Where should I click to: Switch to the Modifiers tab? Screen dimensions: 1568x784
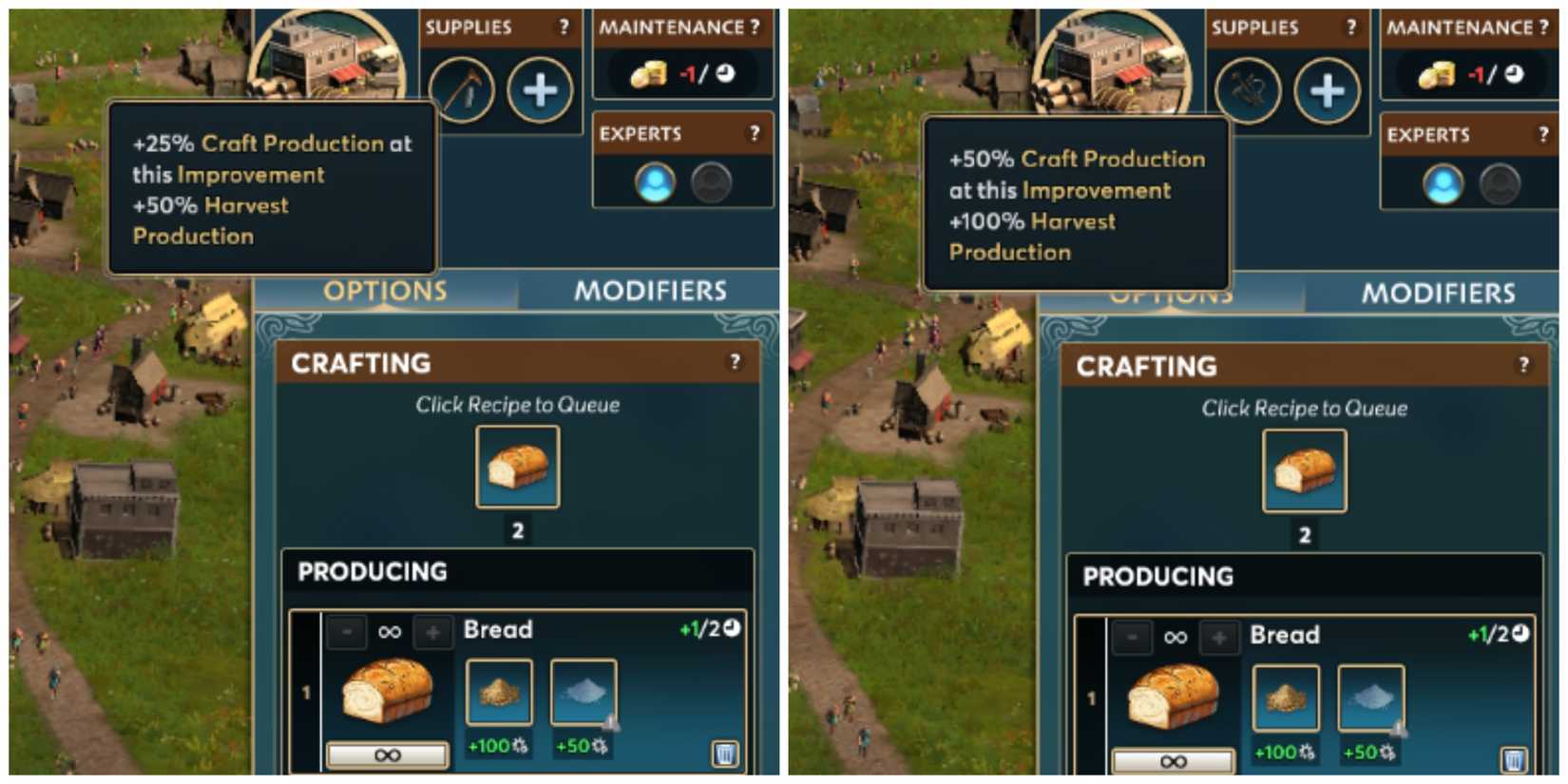pyautogui.click(x=652, y=291)
